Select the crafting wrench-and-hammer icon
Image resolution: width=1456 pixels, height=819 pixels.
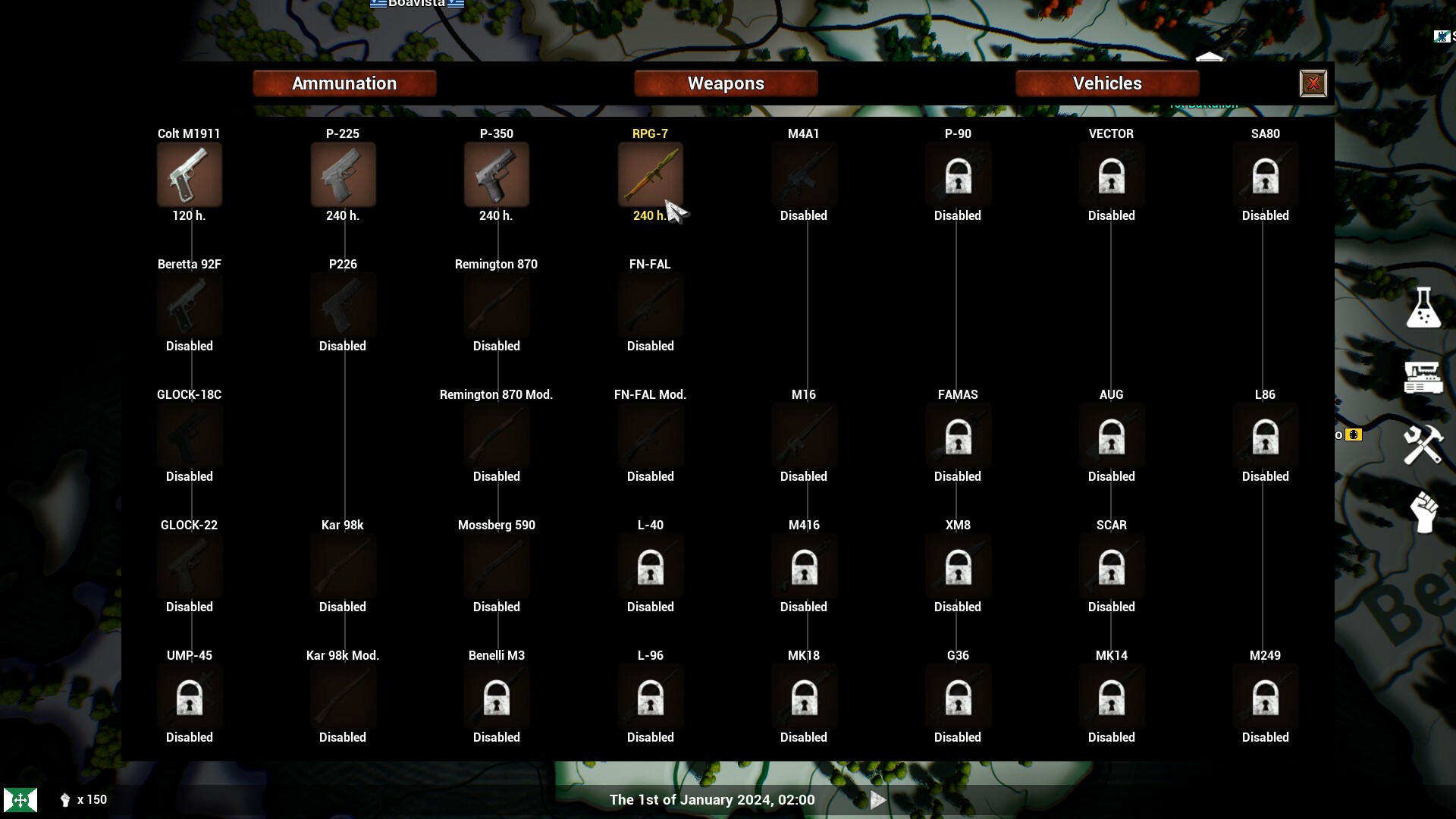point(1423,445)
